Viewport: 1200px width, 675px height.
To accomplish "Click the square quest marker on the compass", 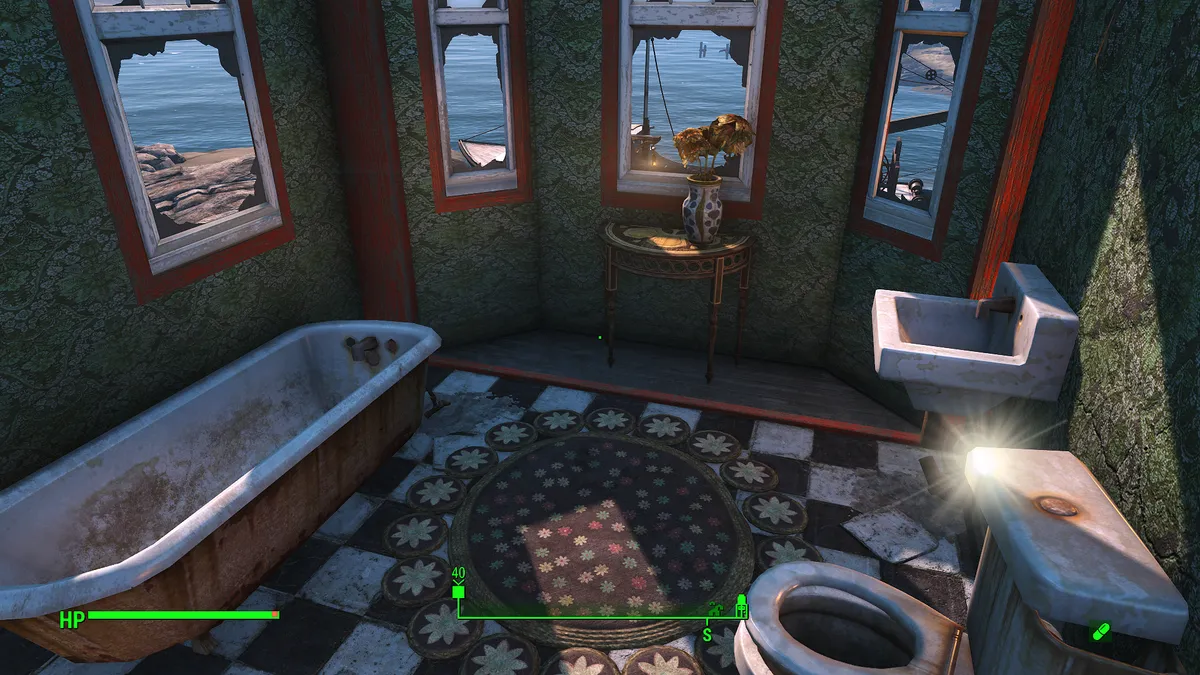I will coord(459,592).
